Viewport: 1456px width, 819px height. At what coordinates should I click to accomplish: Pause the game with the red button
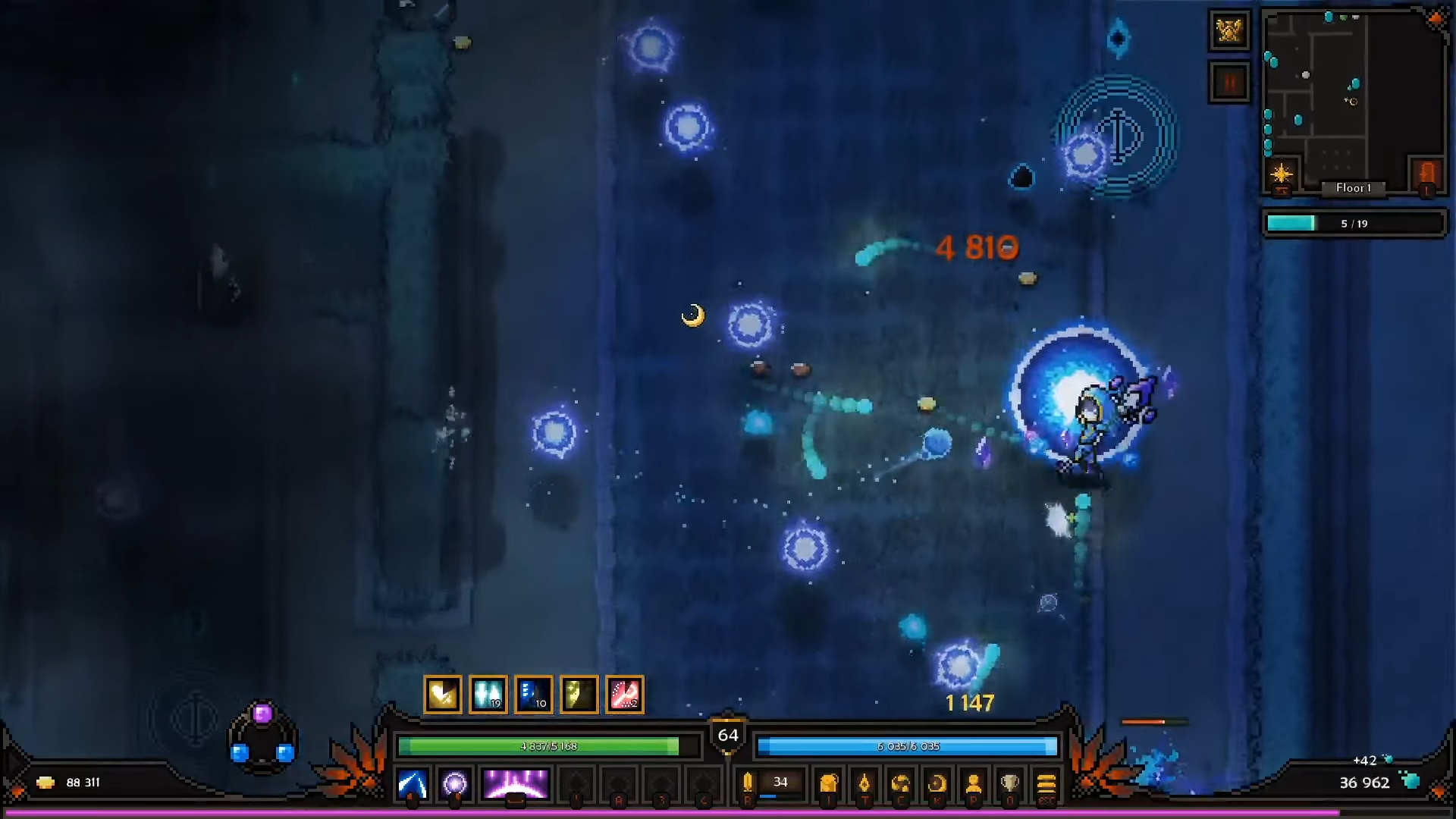tap(1229, 82)
